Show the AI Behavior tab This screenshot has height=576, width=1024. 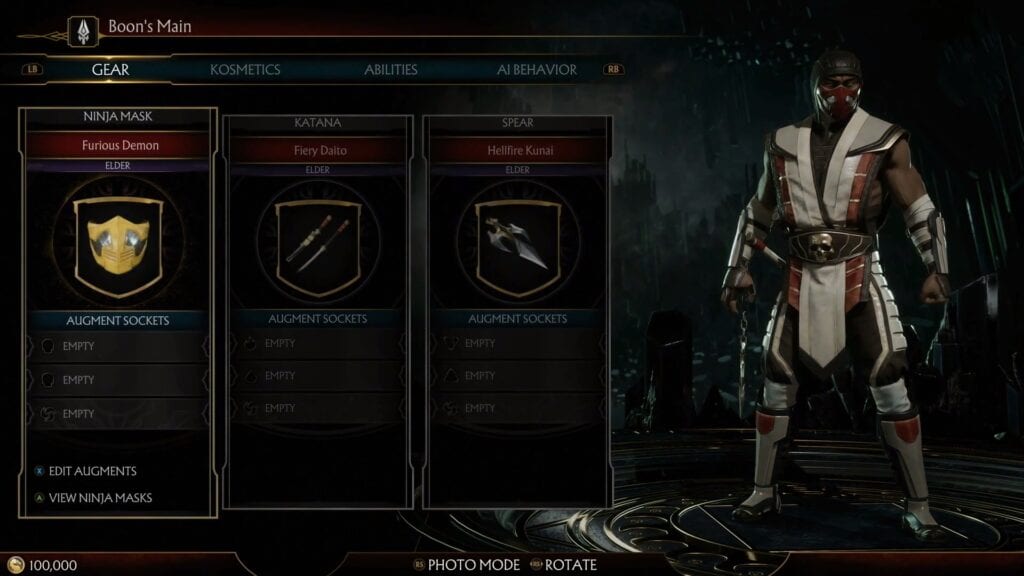point(537,70)
